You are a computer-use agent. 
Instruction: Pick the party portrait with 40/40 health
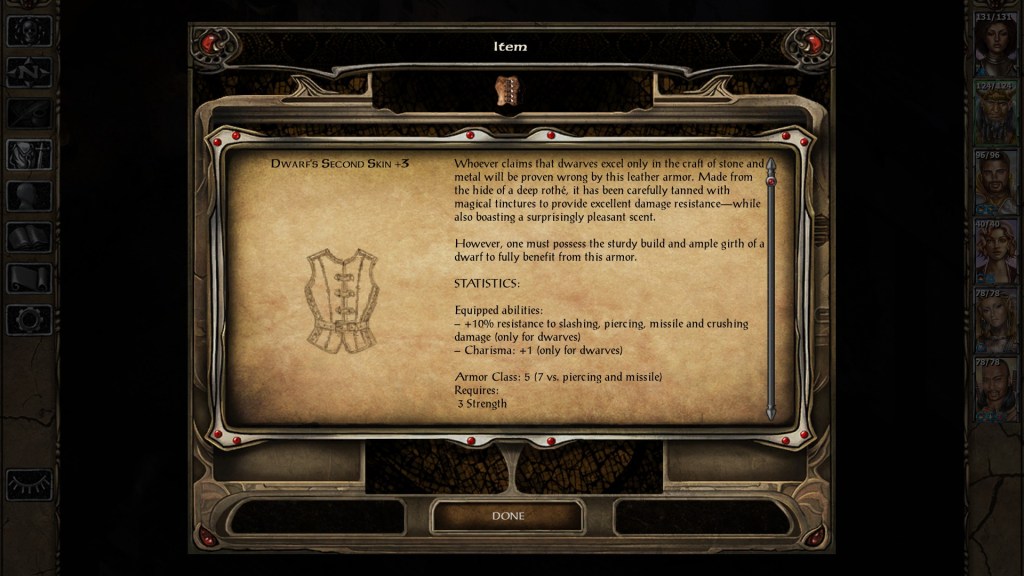coord(996,252)
